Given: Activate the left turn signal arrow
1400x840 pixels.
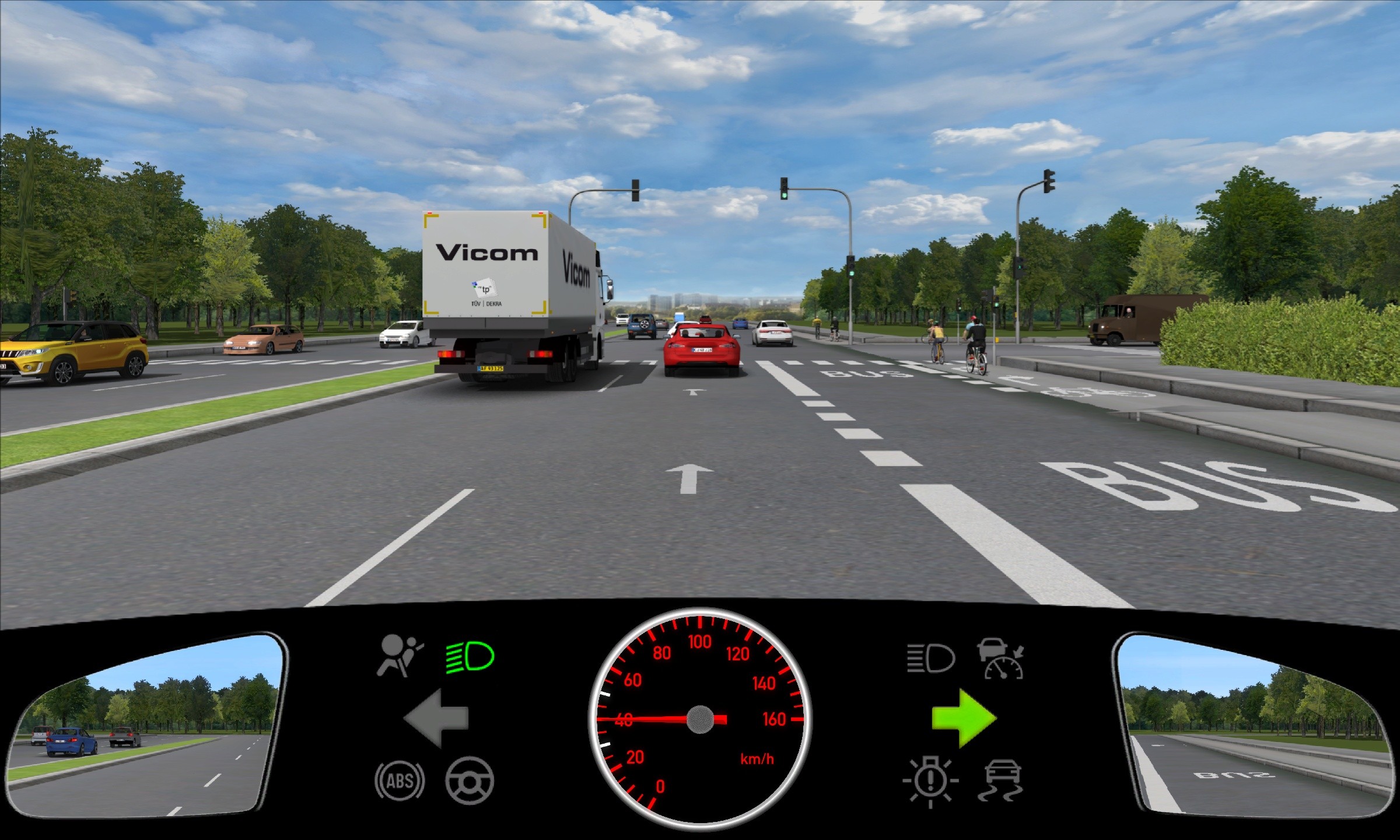Looking at the screenshot, I should 436,718.
